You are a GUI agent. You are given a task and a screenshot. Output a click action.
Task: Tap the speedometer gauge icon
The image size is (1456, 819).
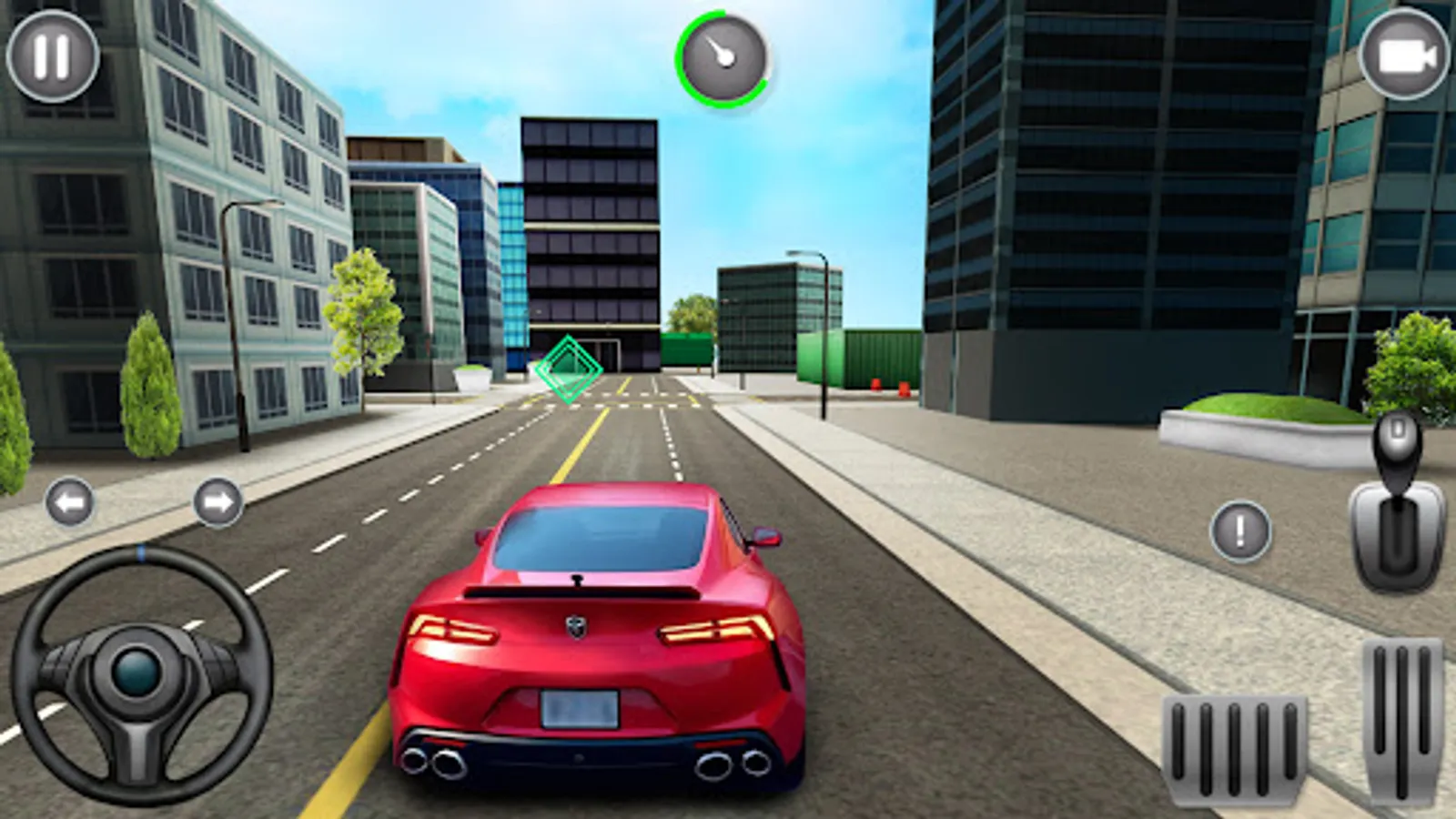tap(722, 59)
